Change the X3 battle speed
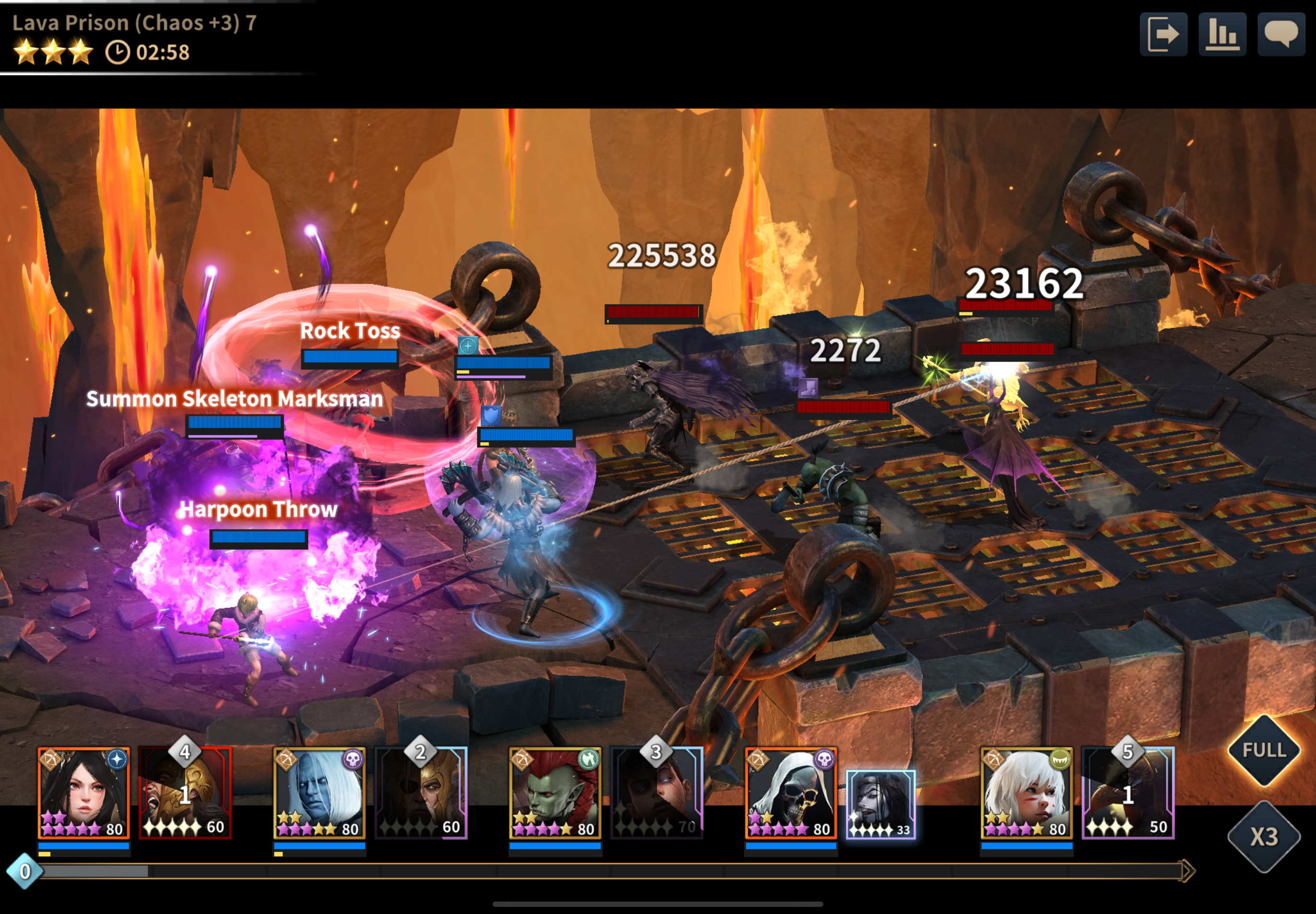Viewport: 1316px width, 914px height. 1264,837
